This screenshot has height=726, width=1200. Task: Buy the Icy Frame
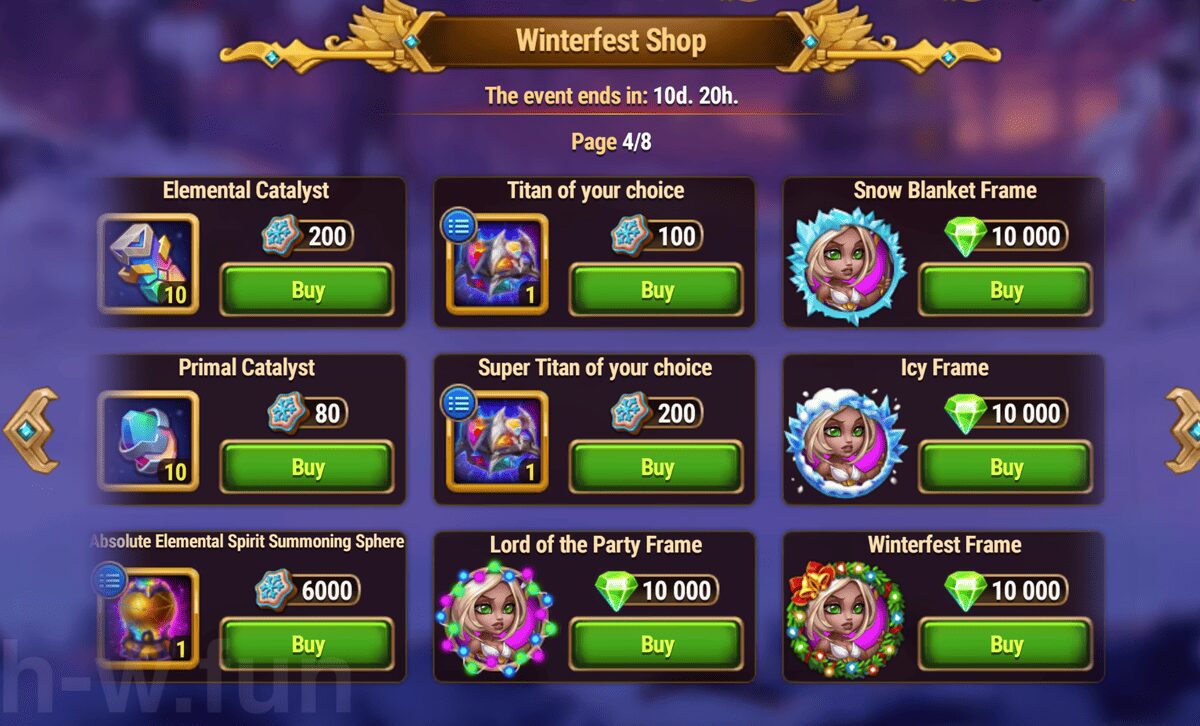pyautogui.click(x=1005, y=467)
